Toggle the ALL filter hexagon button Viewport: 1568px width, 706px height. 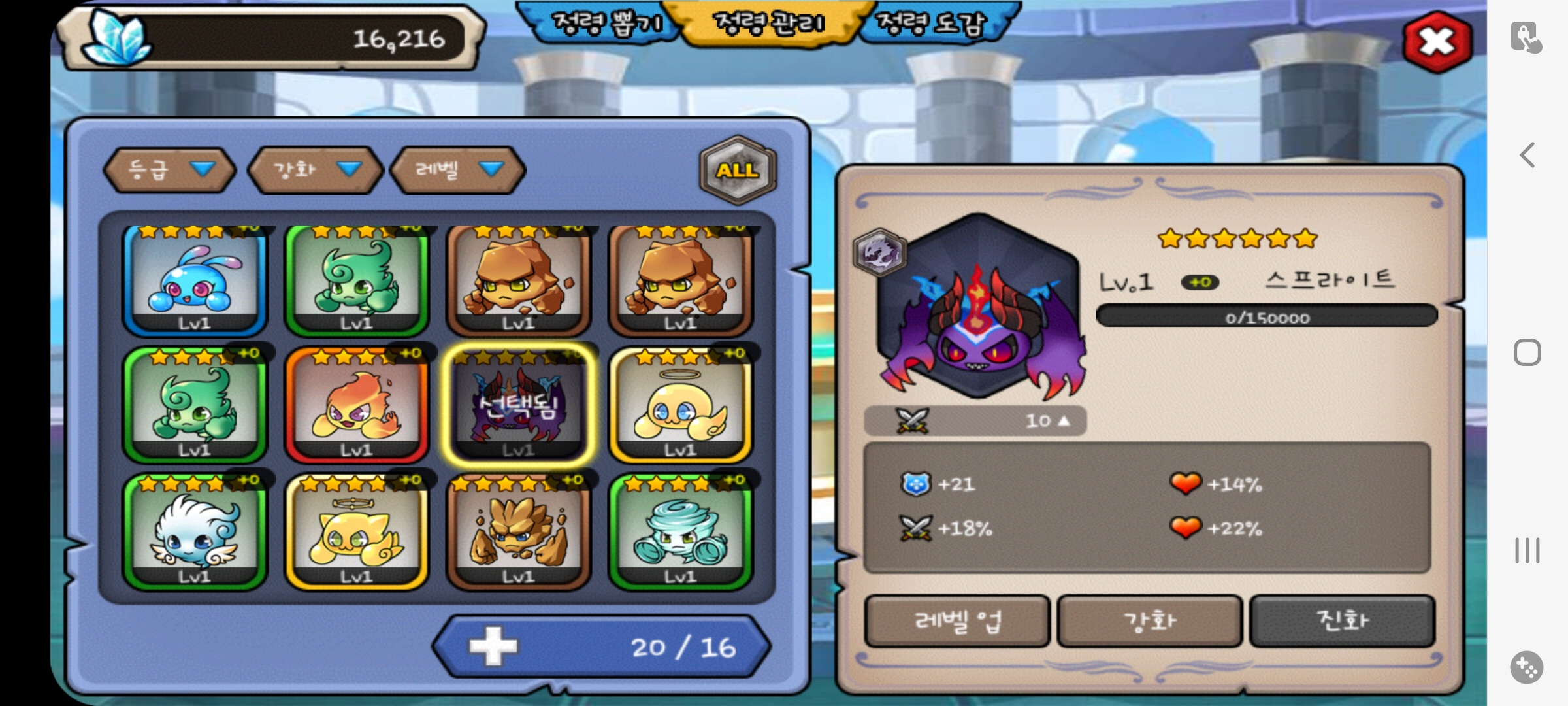pos(738,171)
